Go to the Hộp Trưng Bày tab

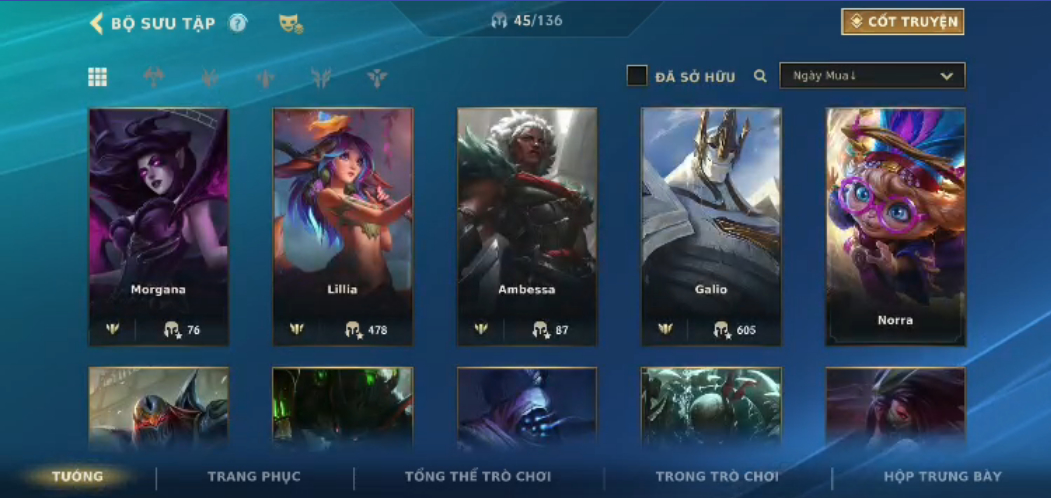942,476
